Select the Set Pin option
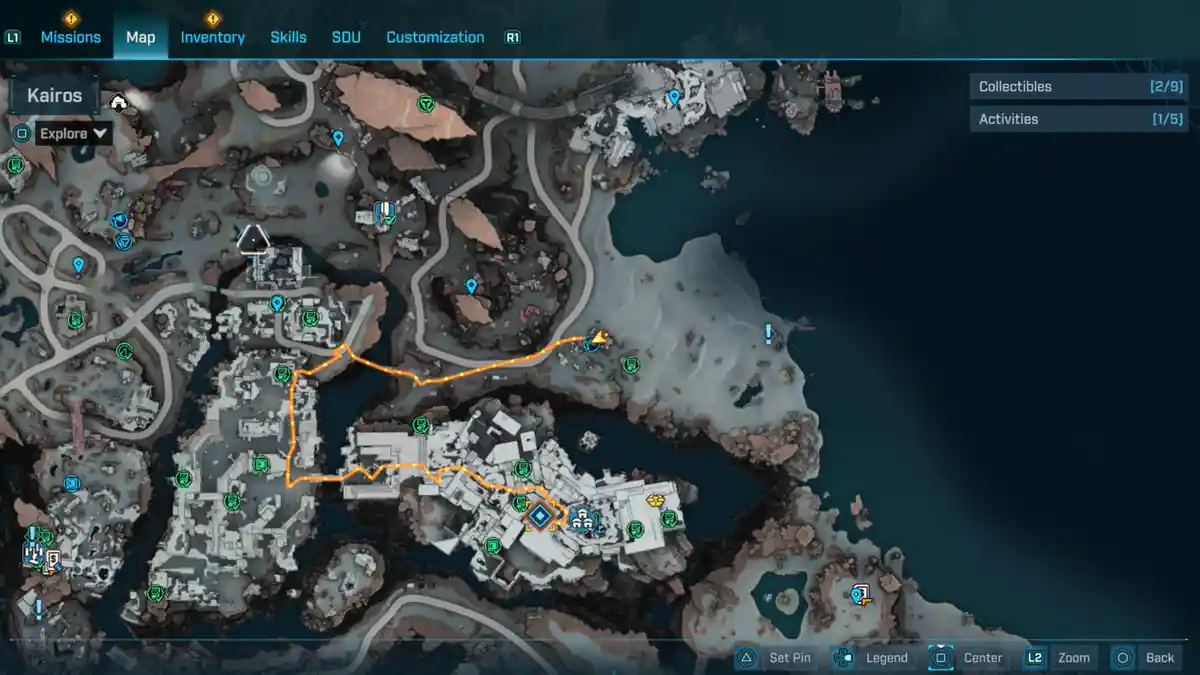 (775, 657)
